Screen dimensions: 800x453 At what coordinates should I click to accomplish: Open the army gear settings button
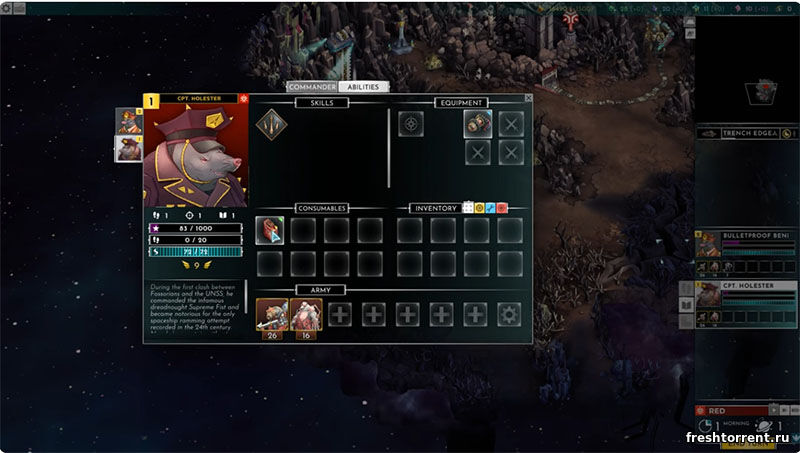509,314
